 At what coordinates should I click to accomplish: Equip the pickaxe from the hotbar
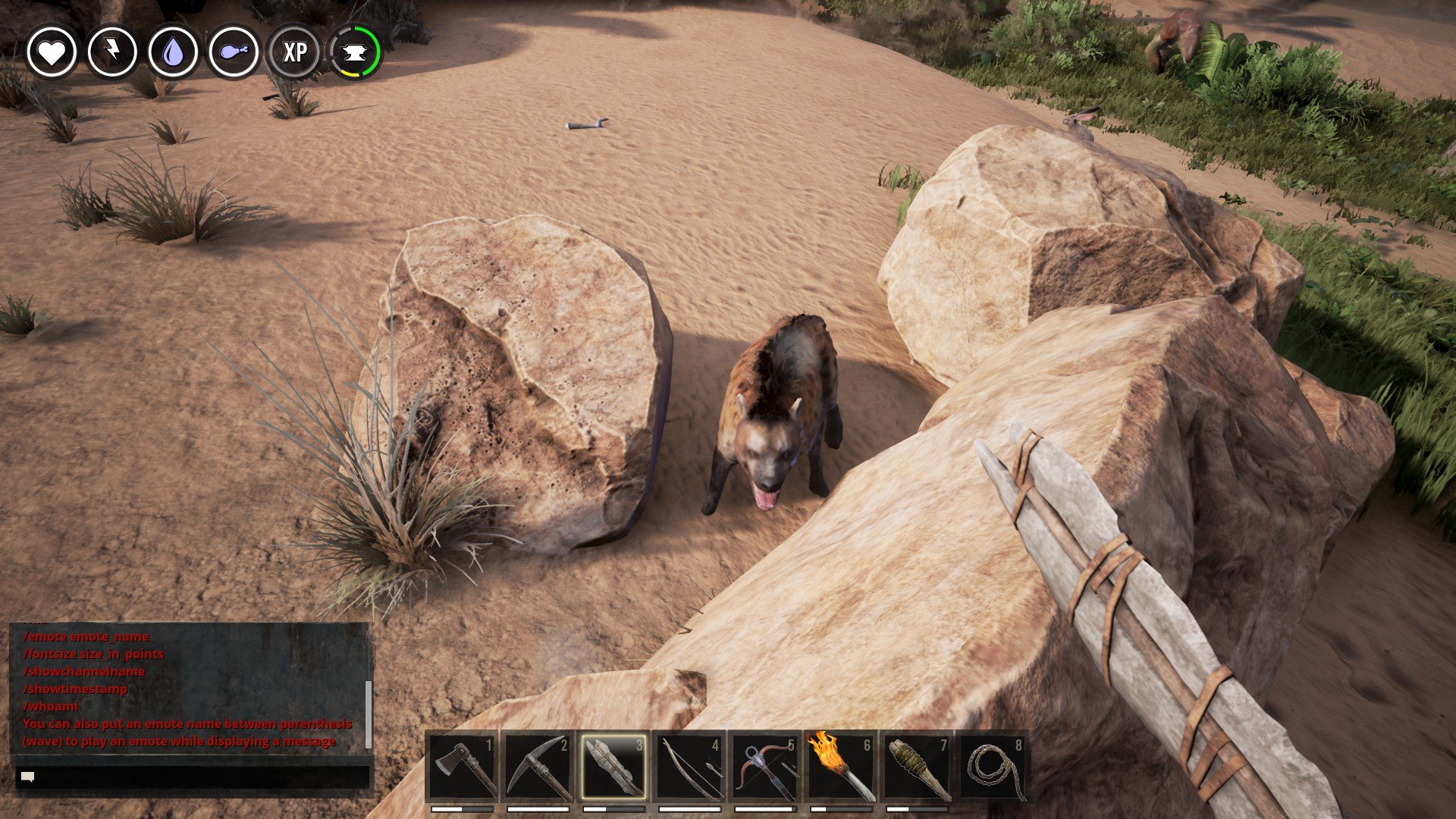click(x=538, y=767)
